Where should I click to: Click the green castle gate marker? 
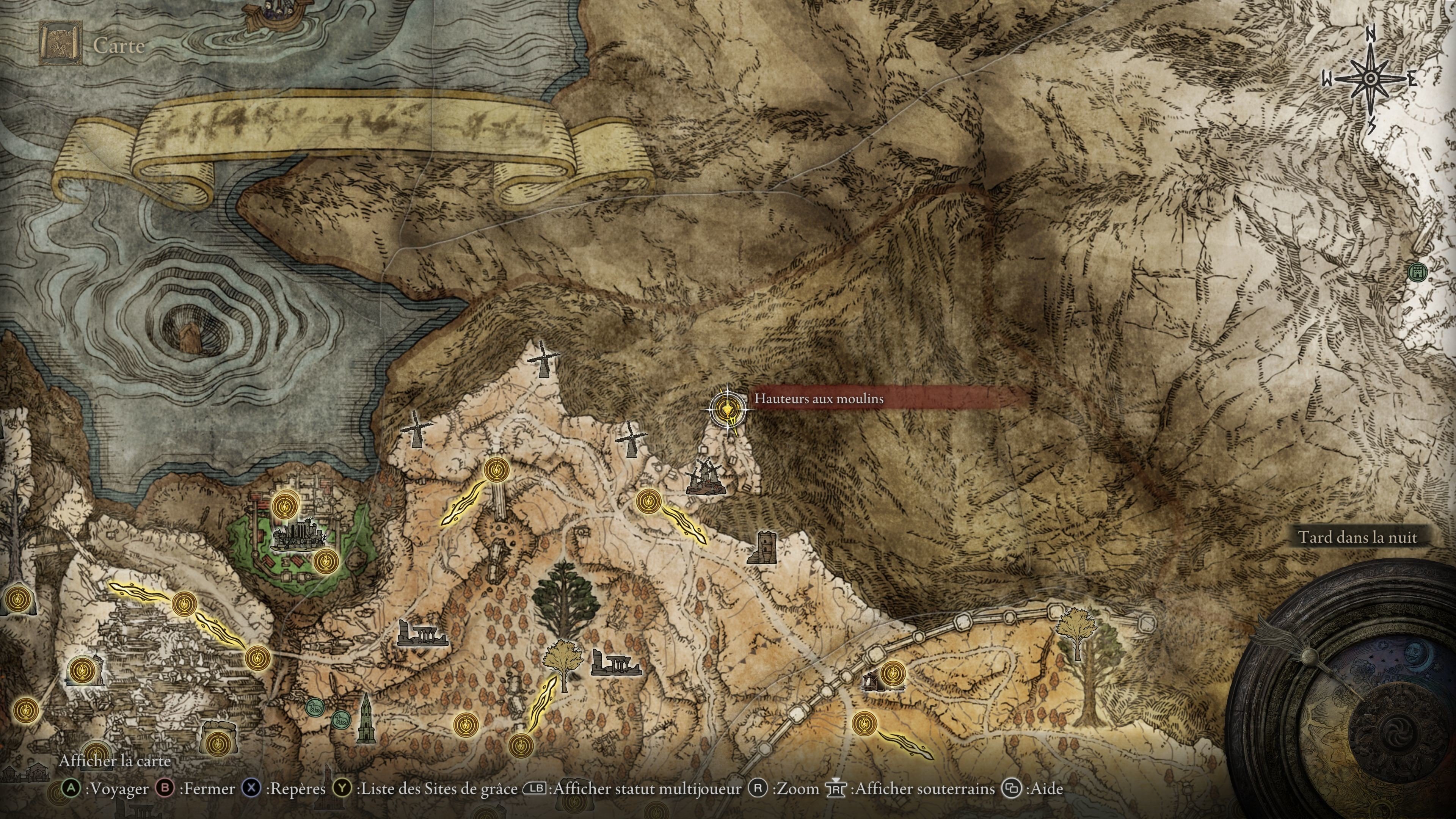pyautogui.click(x=1417, y=272)
